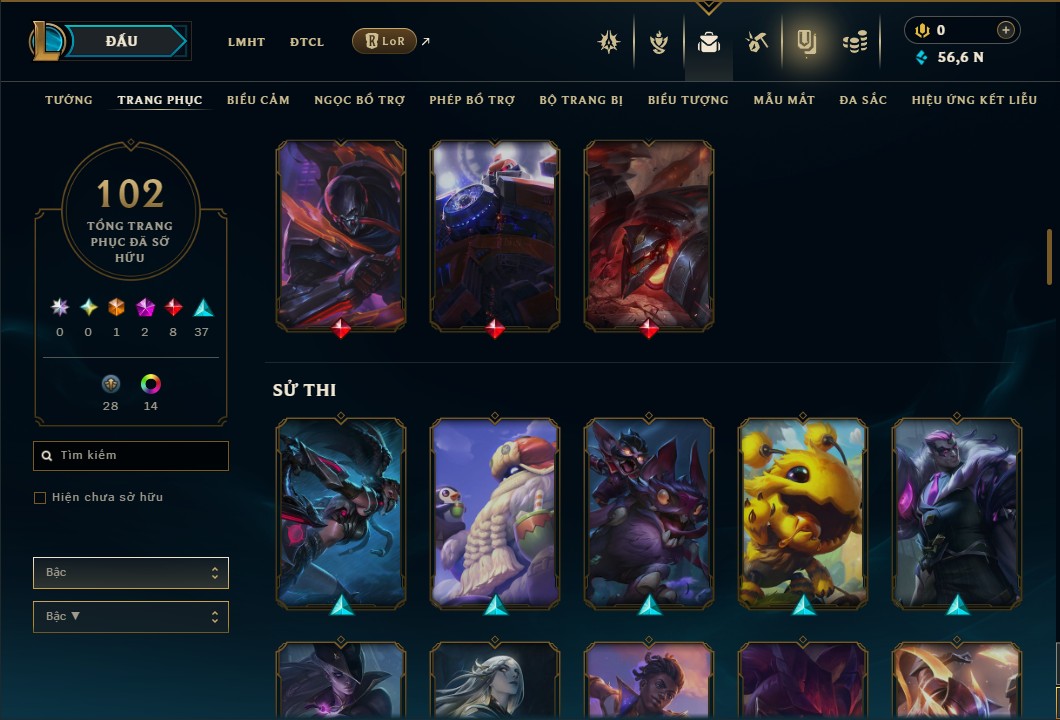This screenshot has height=720, width=1060.
Task: Select the NGỌC BỔ TRỢ tab
Action: click(359, 100)
